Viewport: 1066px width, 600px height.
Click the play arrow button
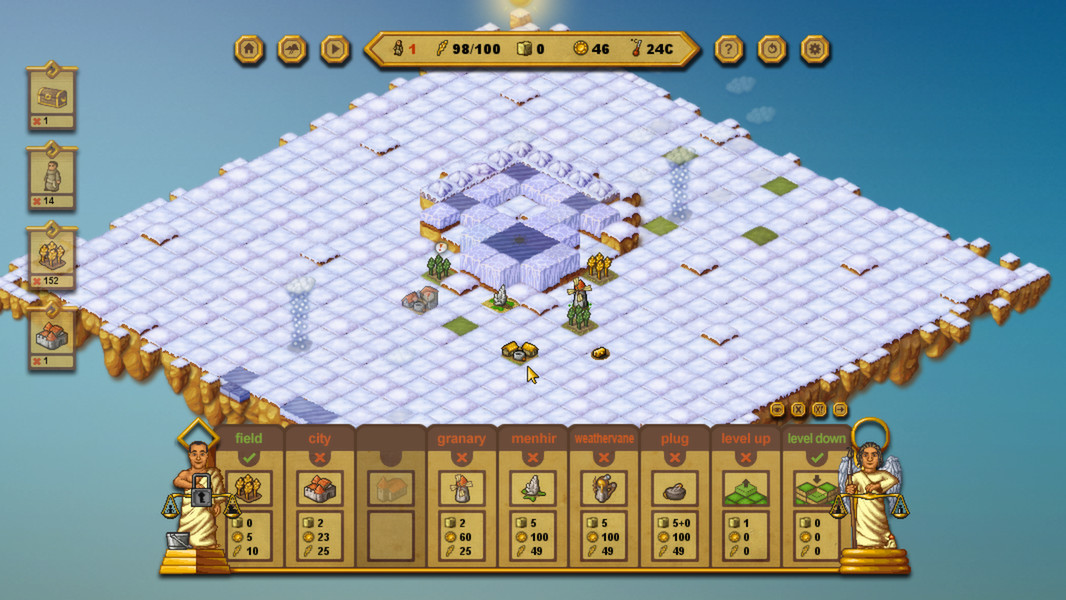(x=335, y=49)
